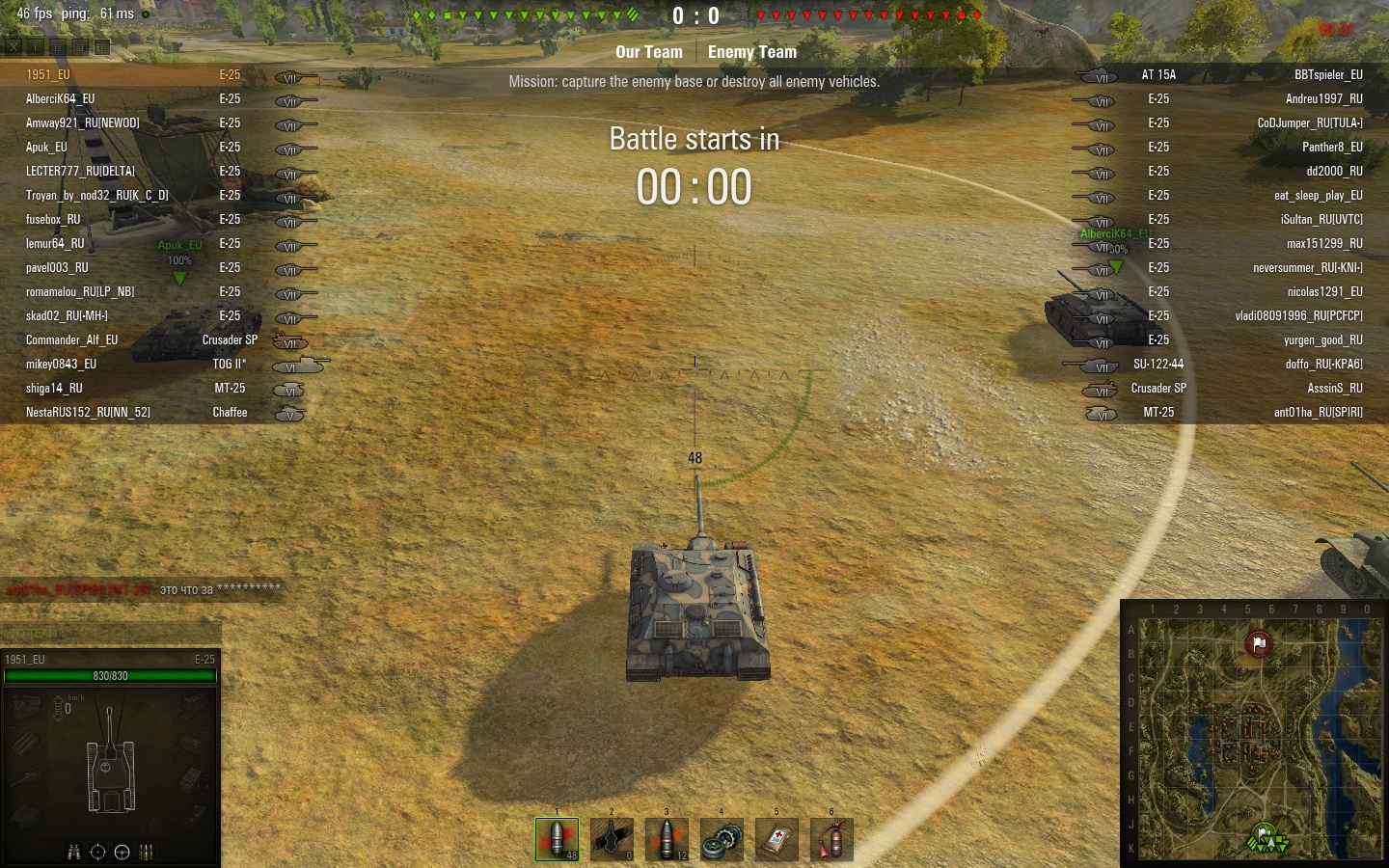Click the crosshair gunner icon in damage panel
This screenshot has height=868, width=1389.
click(97, 852)
